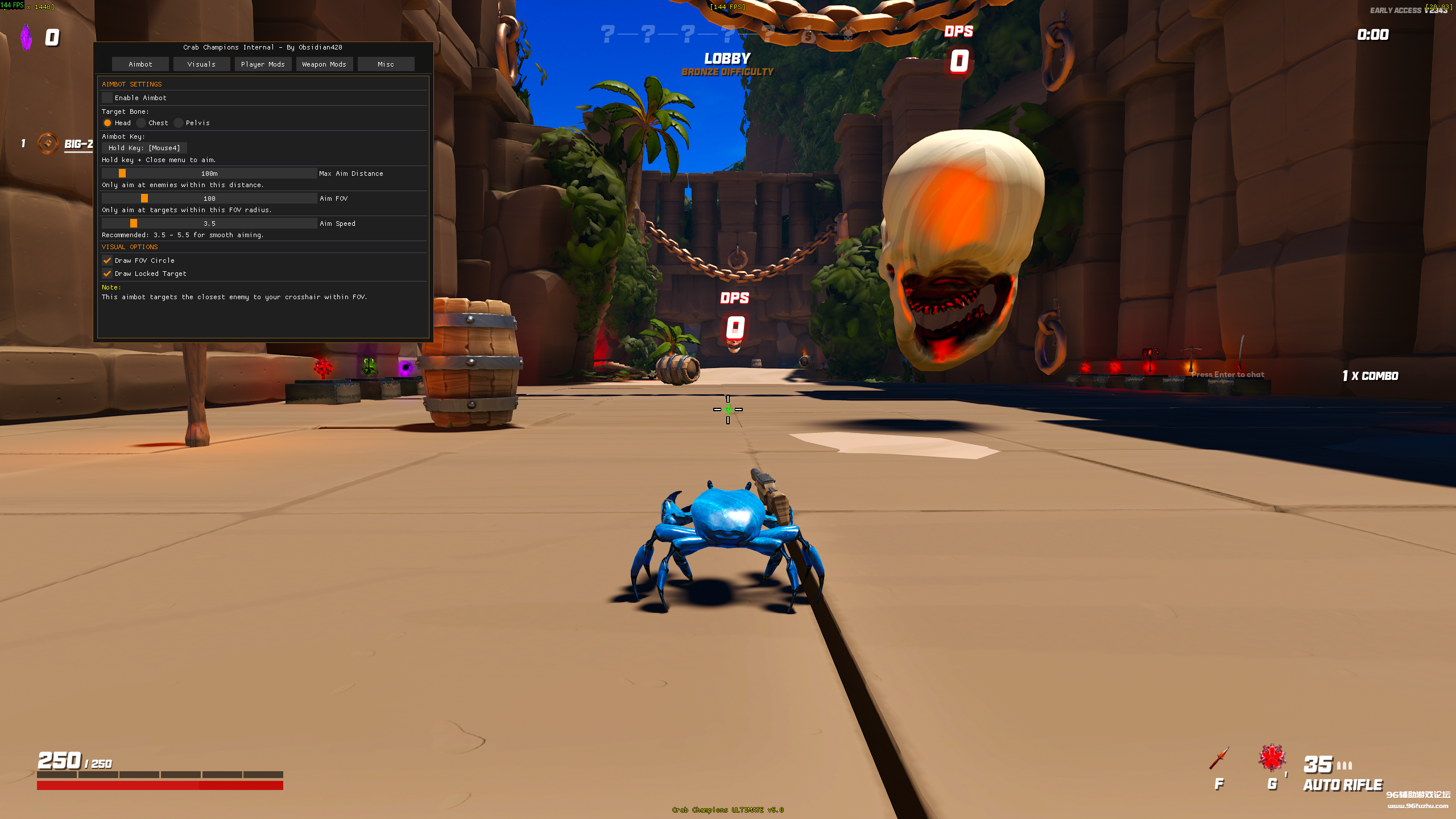
Task: Switch to the Visuals tab
Action: coord(201,64)
